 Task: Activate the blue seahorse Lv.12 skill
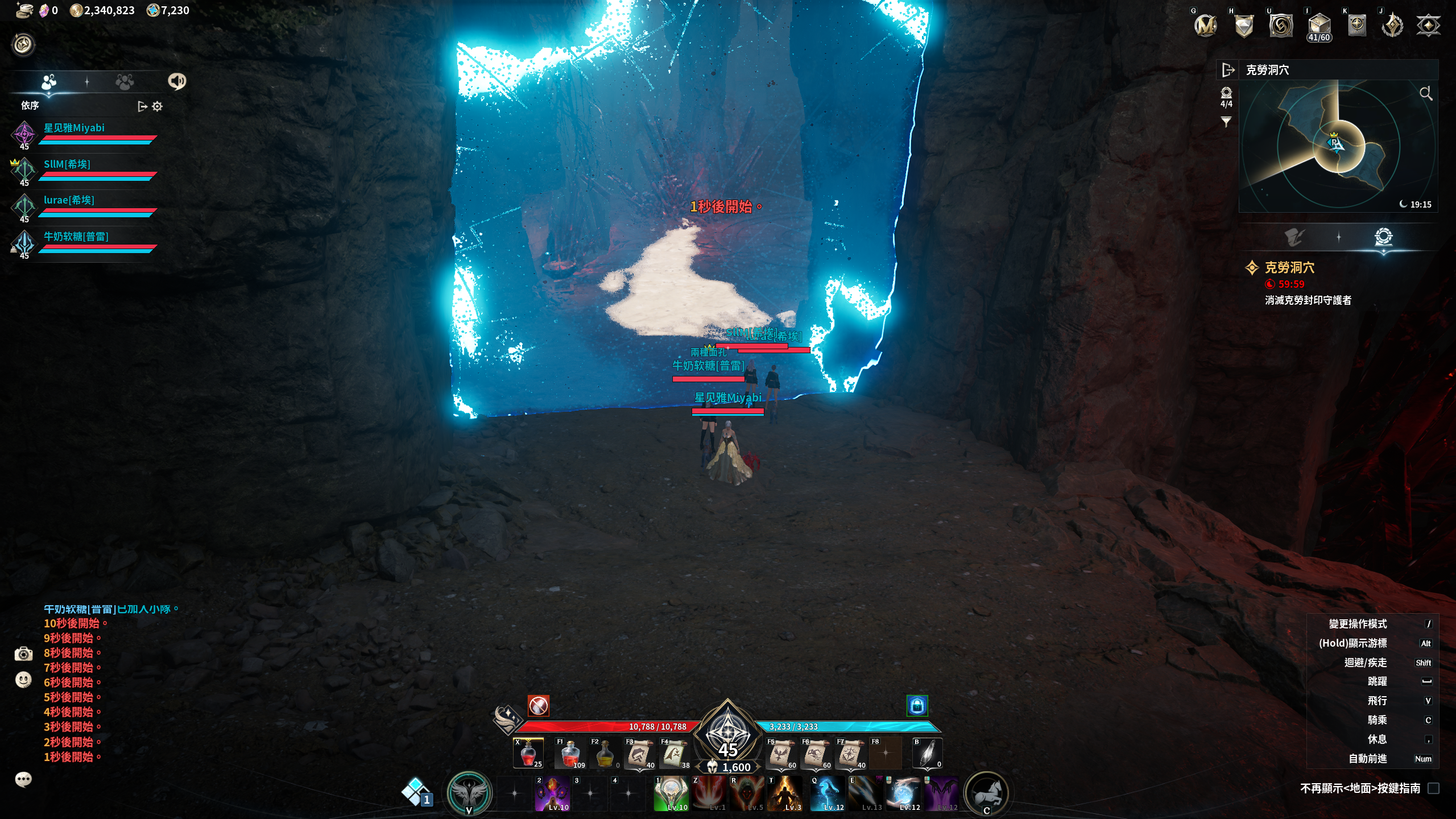pos(827,793)
